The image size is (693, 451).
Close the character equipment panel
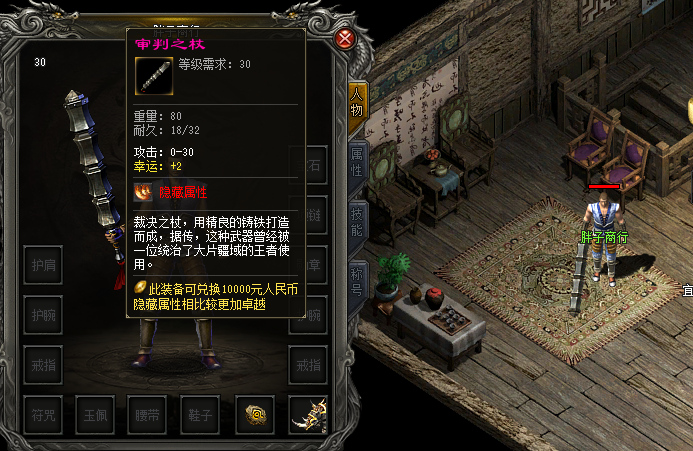coord(345,39)
